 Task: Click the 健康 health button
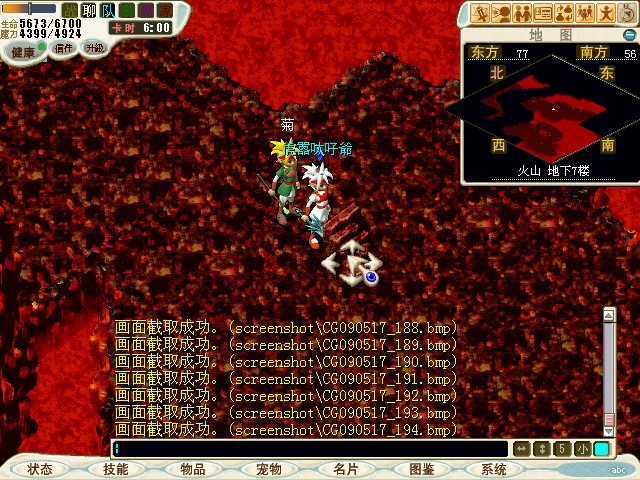(x=23, y=50)
